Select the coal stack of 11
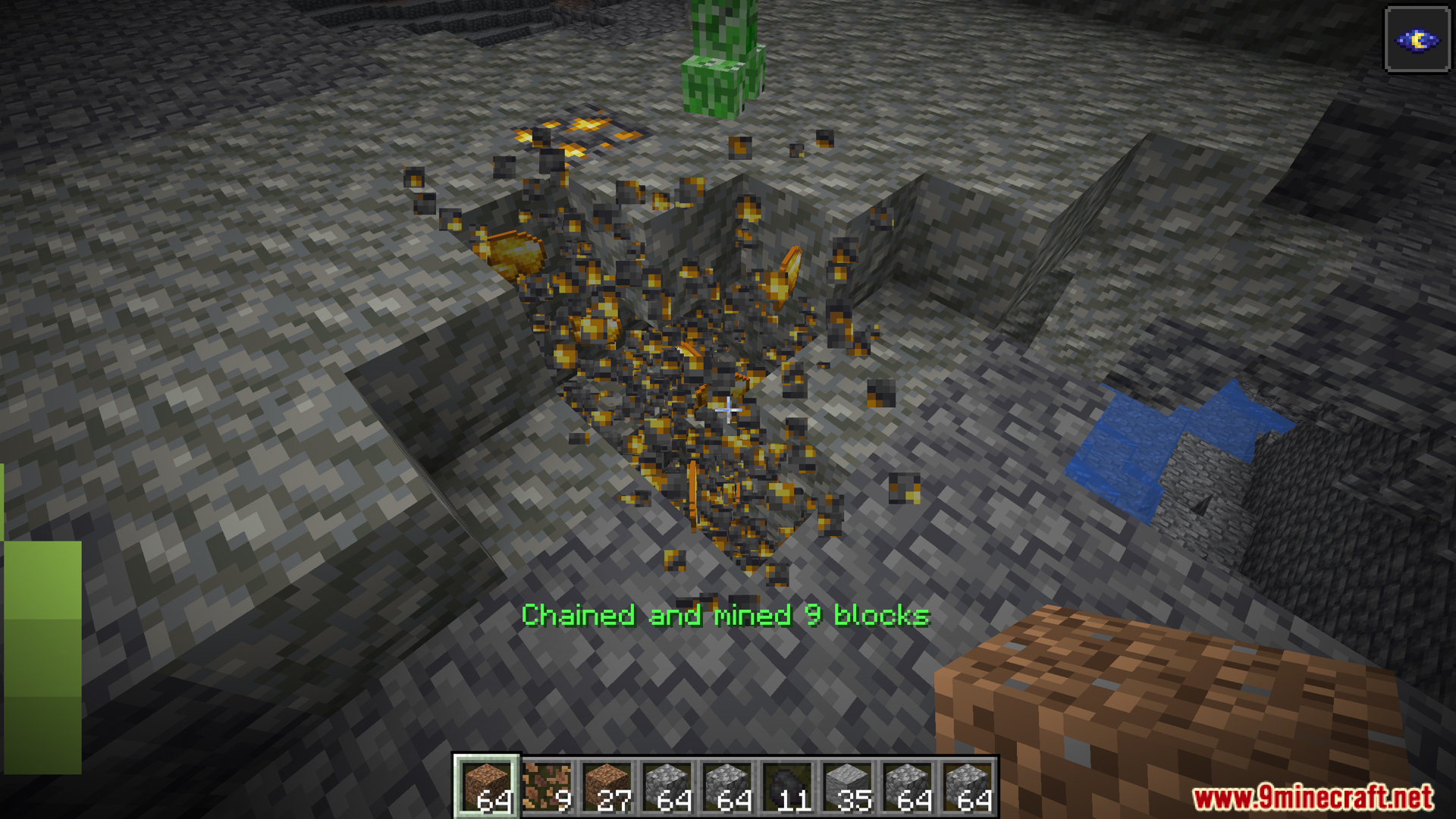The height and width of the screenshot is (819, 1456). (787, 786)
